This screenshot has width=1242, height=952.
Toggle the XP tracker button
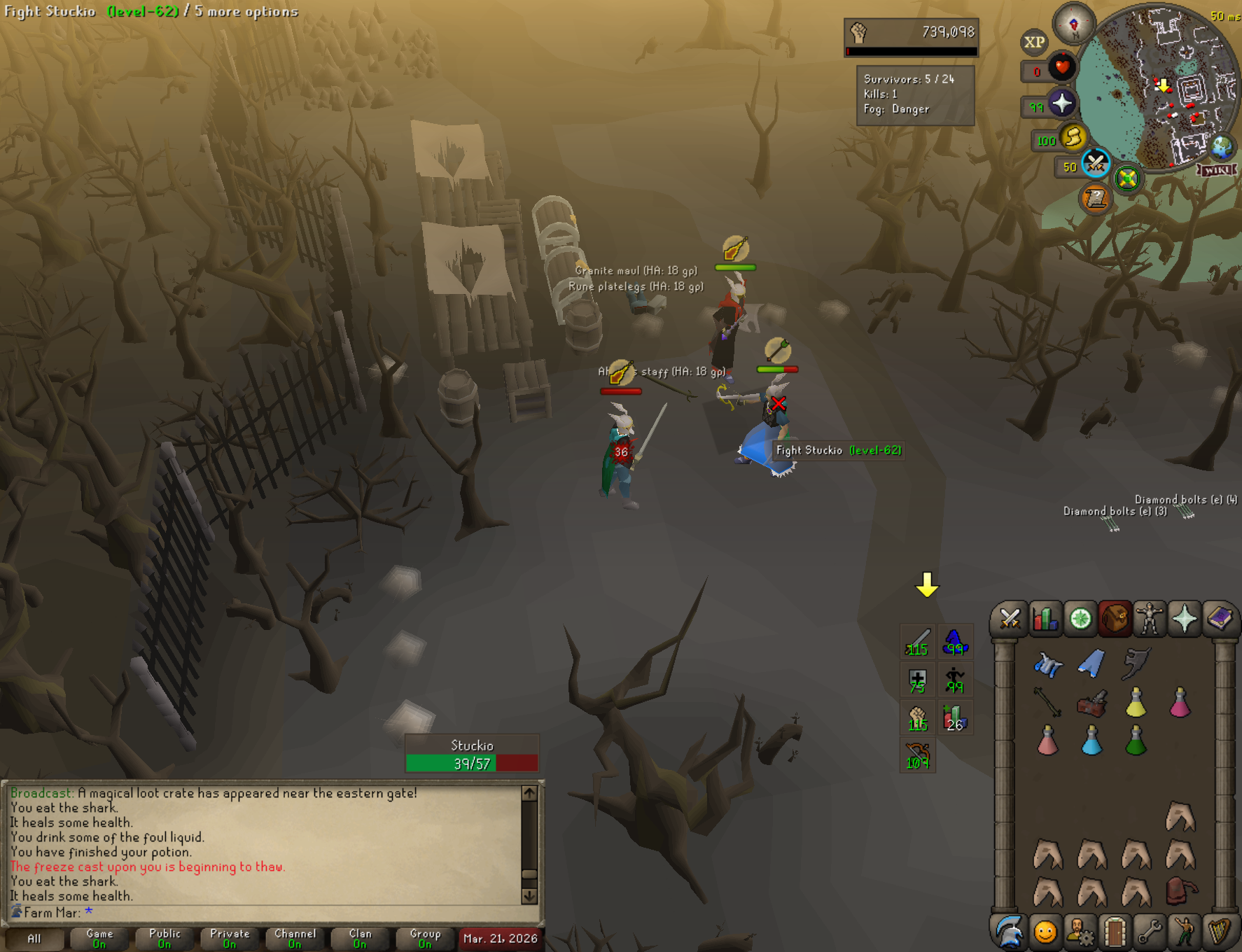(1034, 42)
